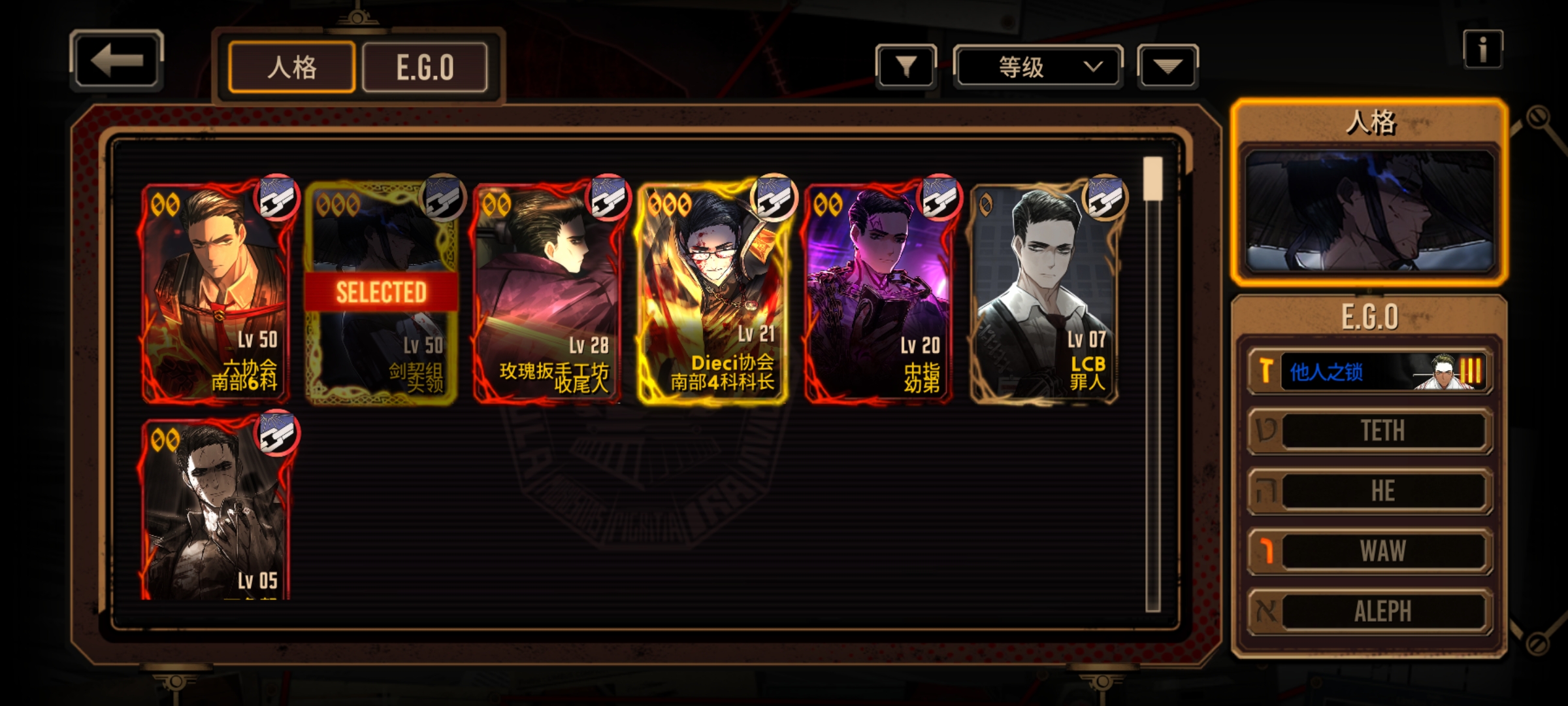Switch to the E.G.O tab
The image size is (1568, 706).
tap(425, 67)
